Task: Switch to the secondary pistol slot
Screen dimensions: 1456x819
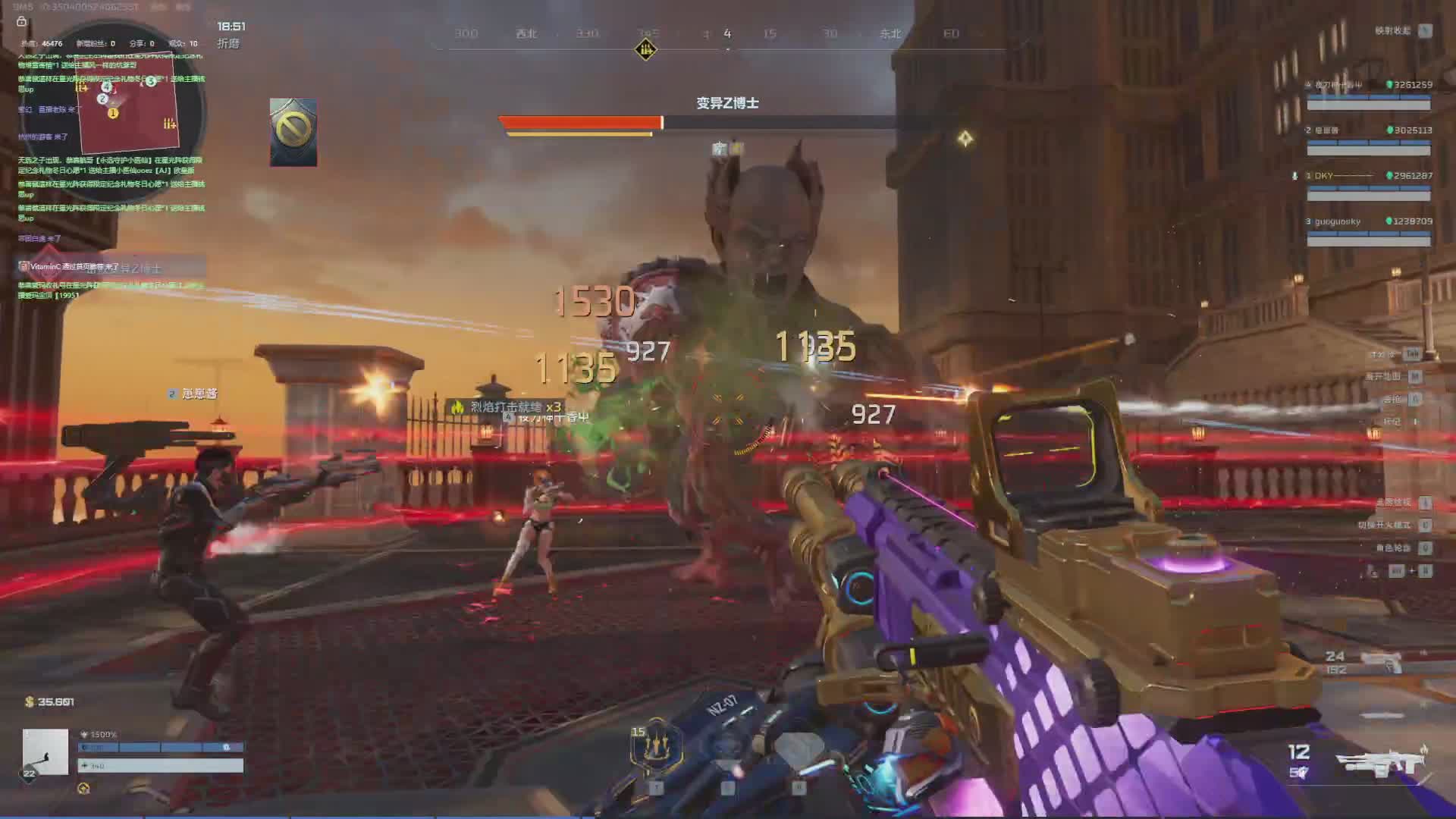Action: pyautogui.click(x=1382, y=661)
